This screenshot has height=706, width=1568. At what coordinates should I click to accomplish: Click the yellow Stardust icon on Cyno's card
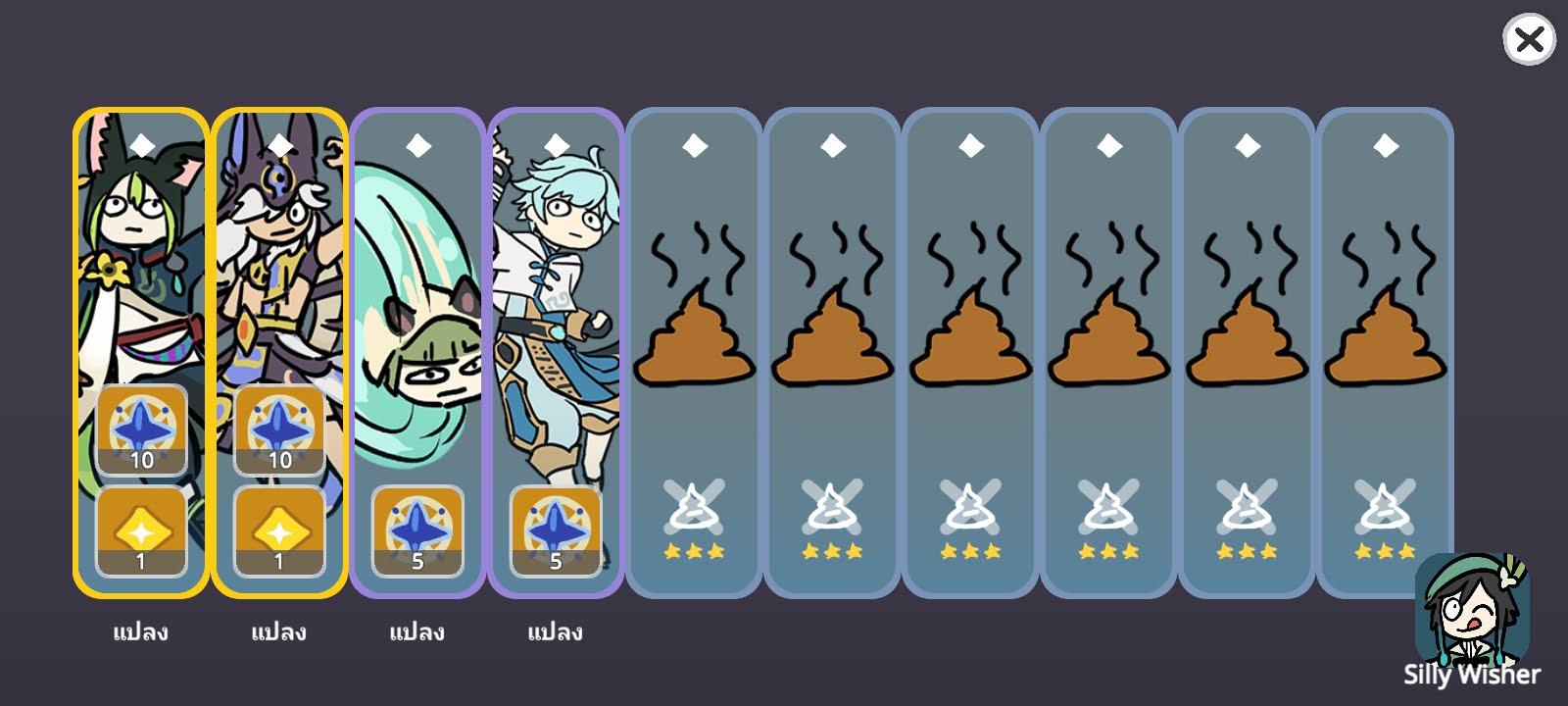click(278, 529)
